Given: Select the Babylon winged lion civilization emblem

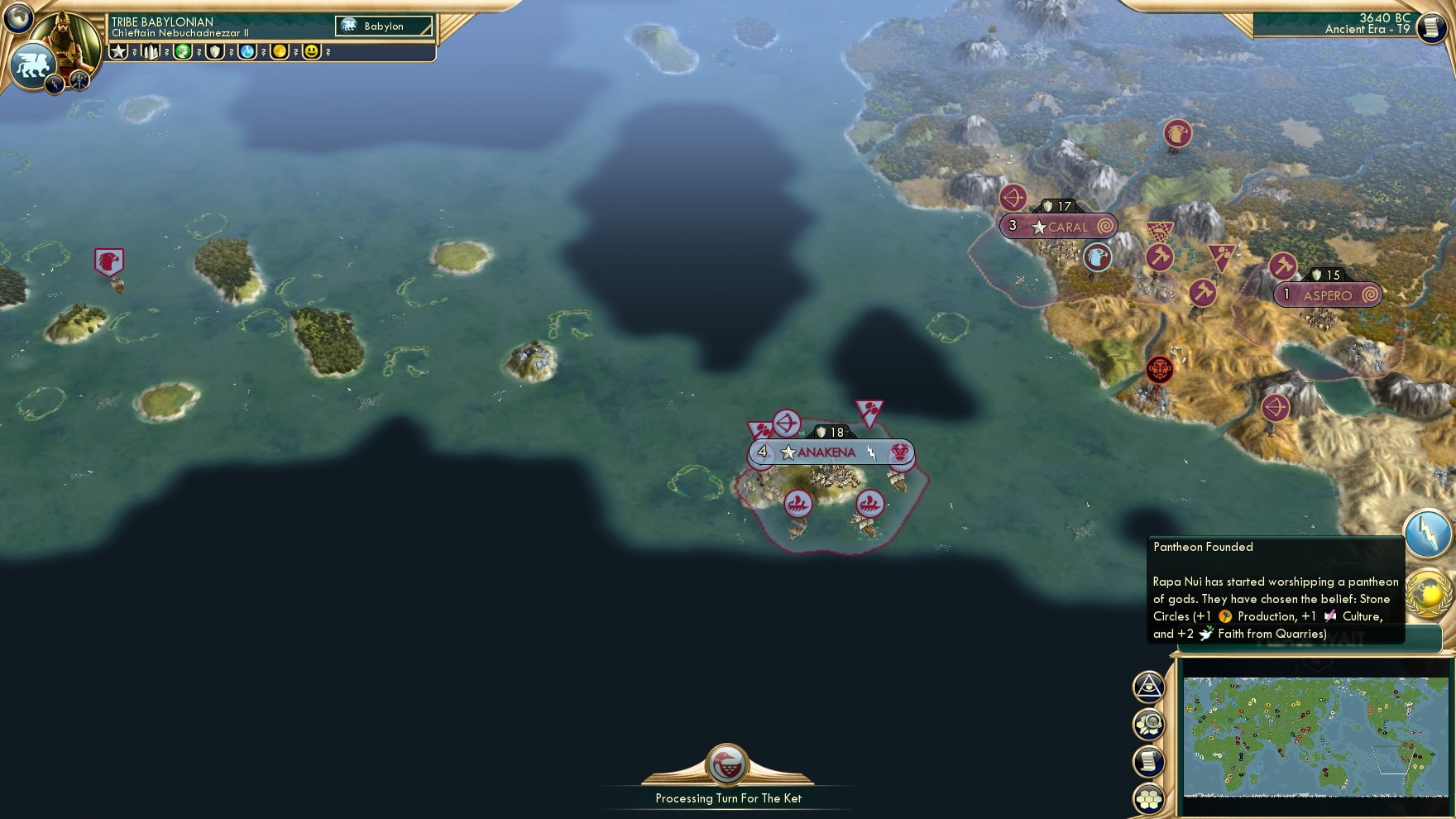Looking at the screenshot, I should [31, 65].
